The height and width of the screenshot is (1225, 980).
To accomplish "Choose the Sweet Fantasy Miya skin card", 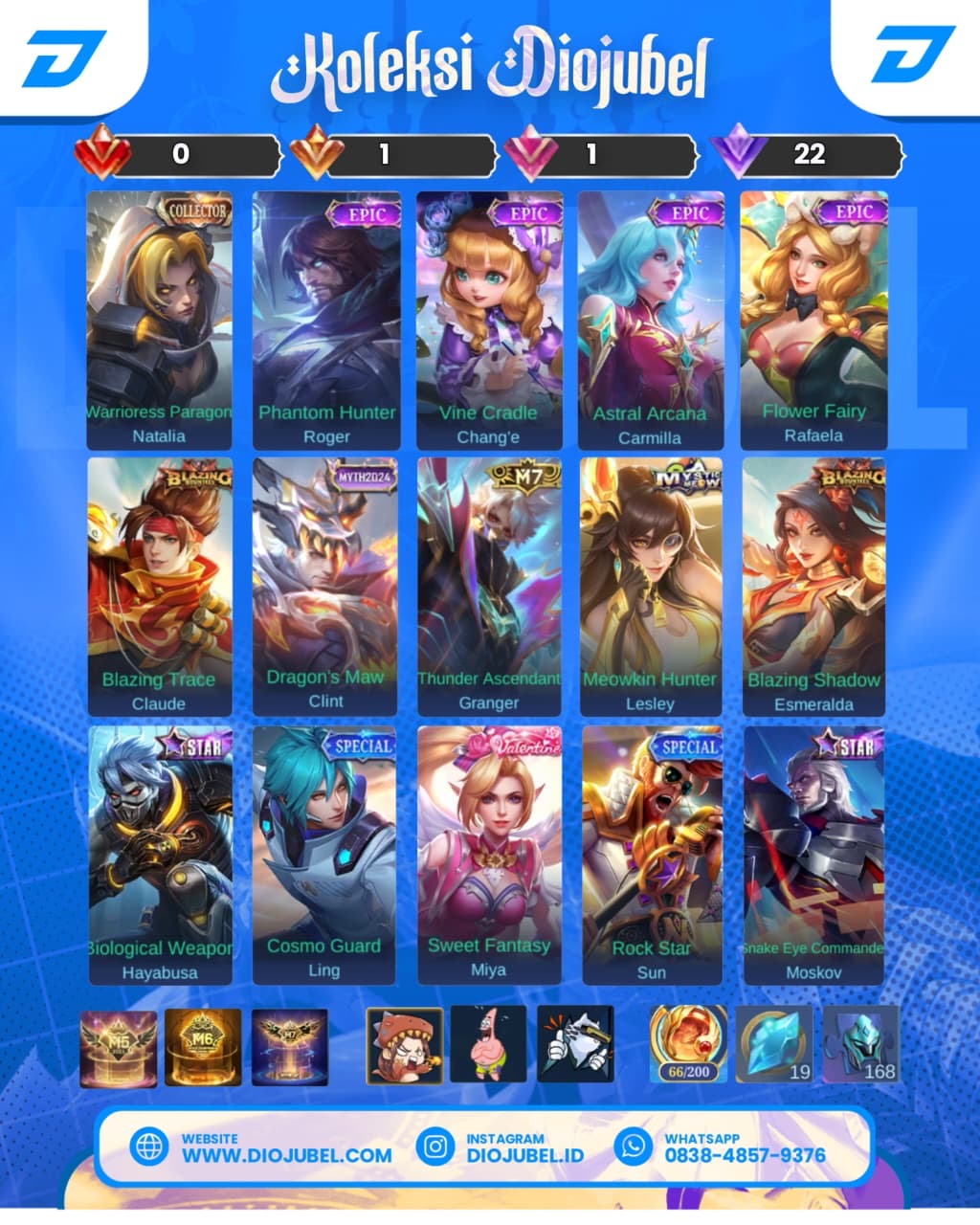I will (489, 855).
